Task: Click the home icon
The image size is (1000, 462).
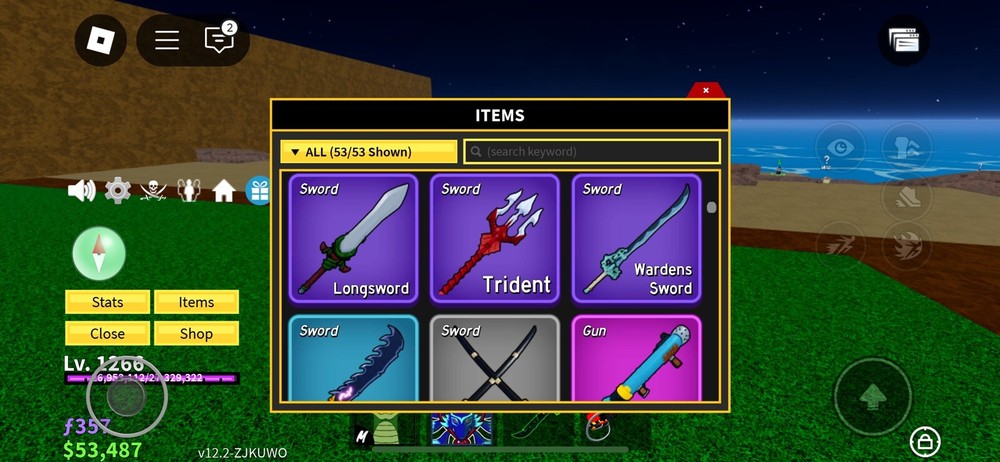Action: [223, 190]
